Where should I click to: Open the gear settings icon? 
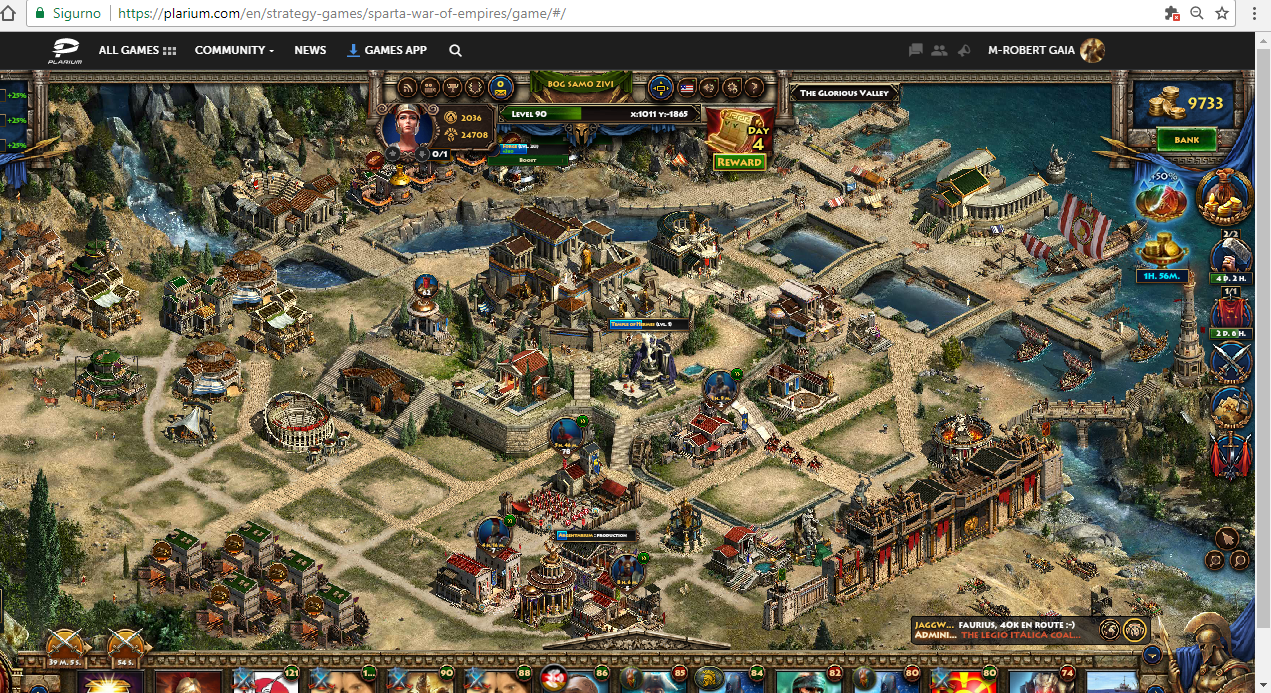(x=732, y=87)
